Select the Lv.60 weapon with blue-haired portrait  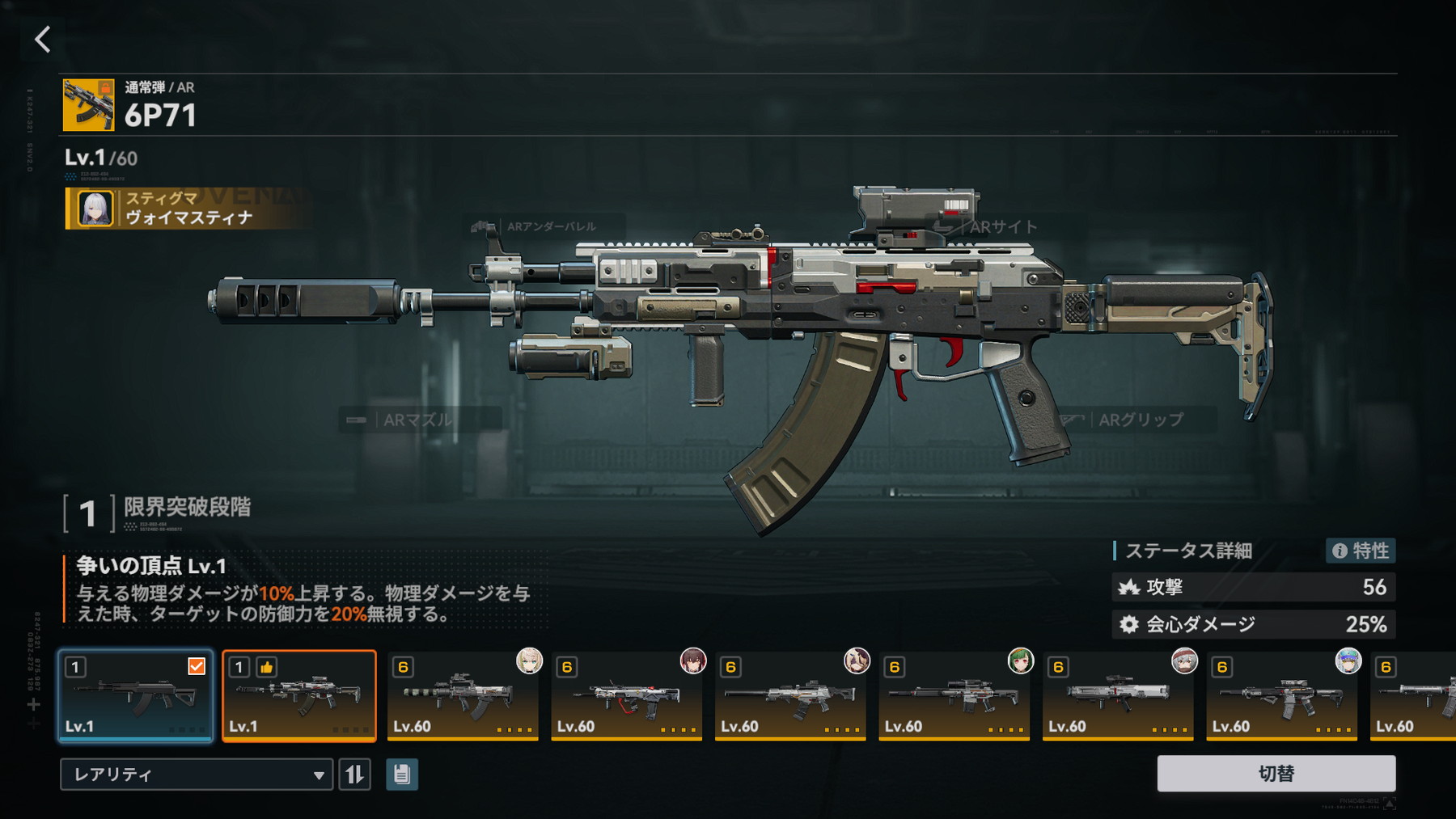click(x=1282, y=696)
